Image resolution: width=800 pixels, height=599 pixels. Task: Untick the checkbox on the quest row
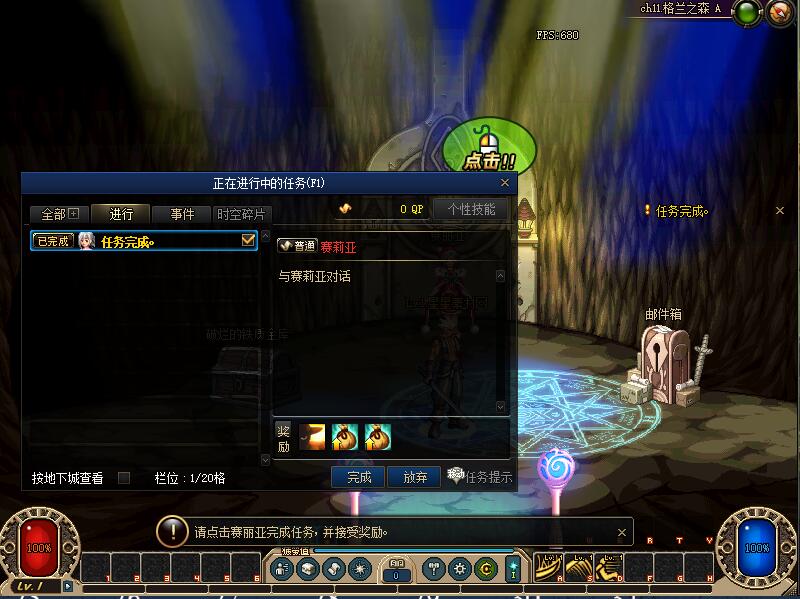pyautogui.click(x=249, y=241)
